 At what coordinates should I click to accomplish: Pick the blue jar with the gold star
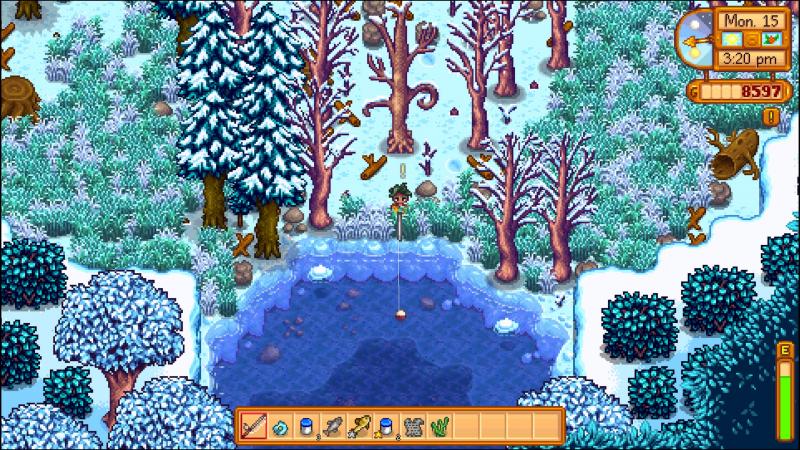tap(384, 425)
